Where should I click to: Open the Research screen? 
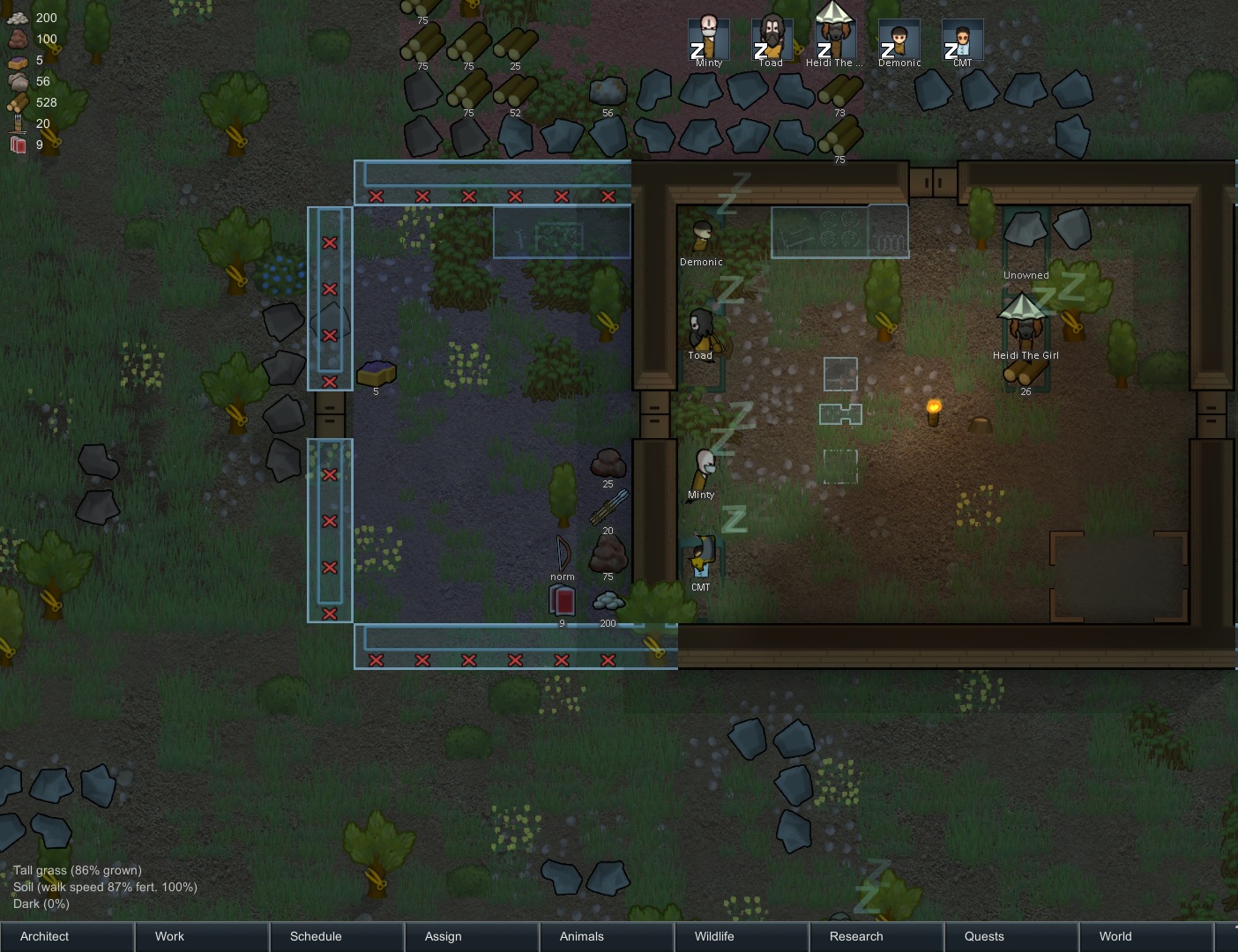click(x=876, y=936)
